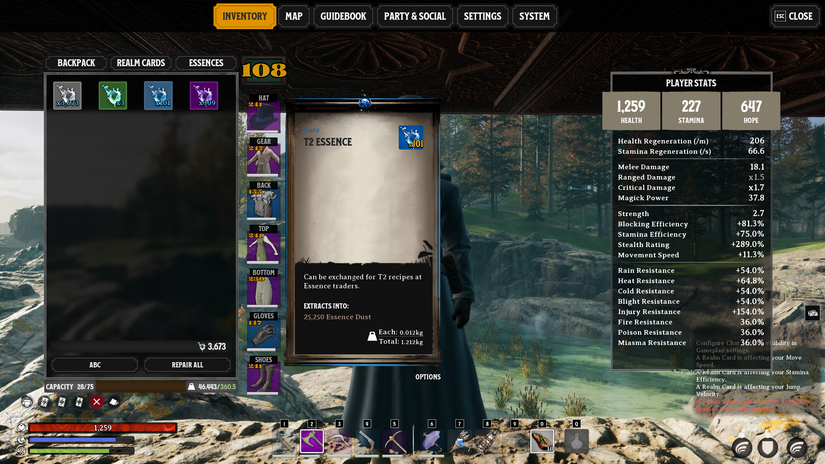Switch to the Guidebook tab
The width and height of the screenshot is (825, 464).
coord(344,16)
